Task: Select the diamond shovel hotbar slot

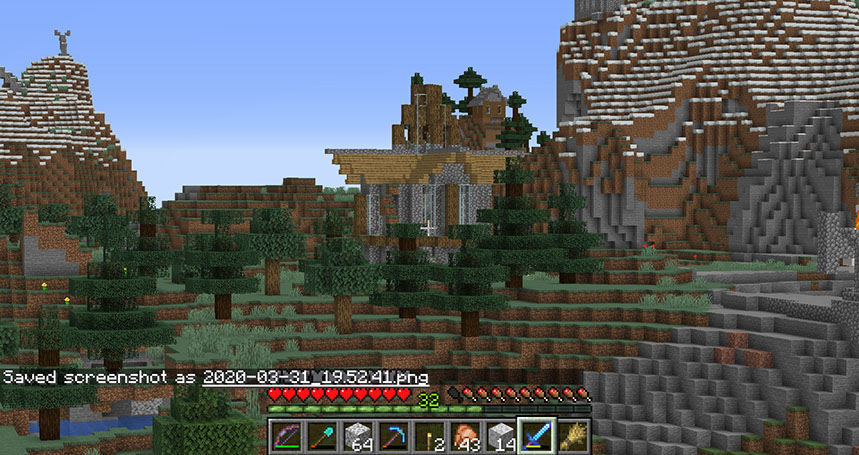Action: [x=322, y=436]
